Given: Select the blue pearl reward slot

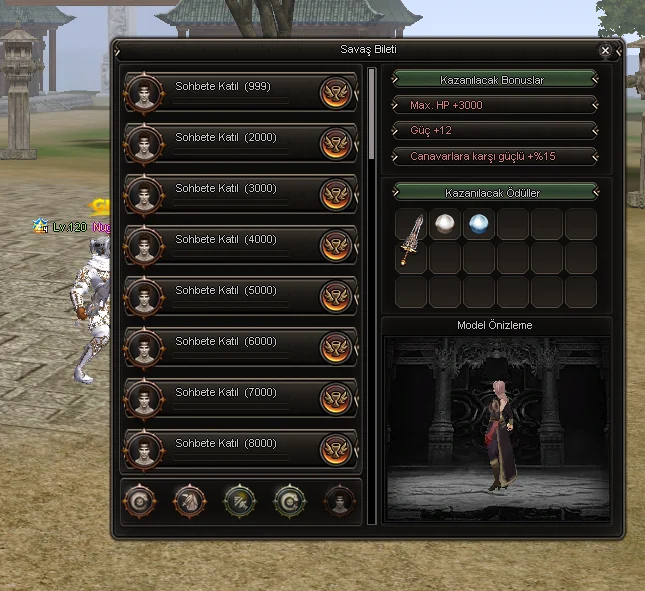Looking at the screenshot, I should pos(479,224).
